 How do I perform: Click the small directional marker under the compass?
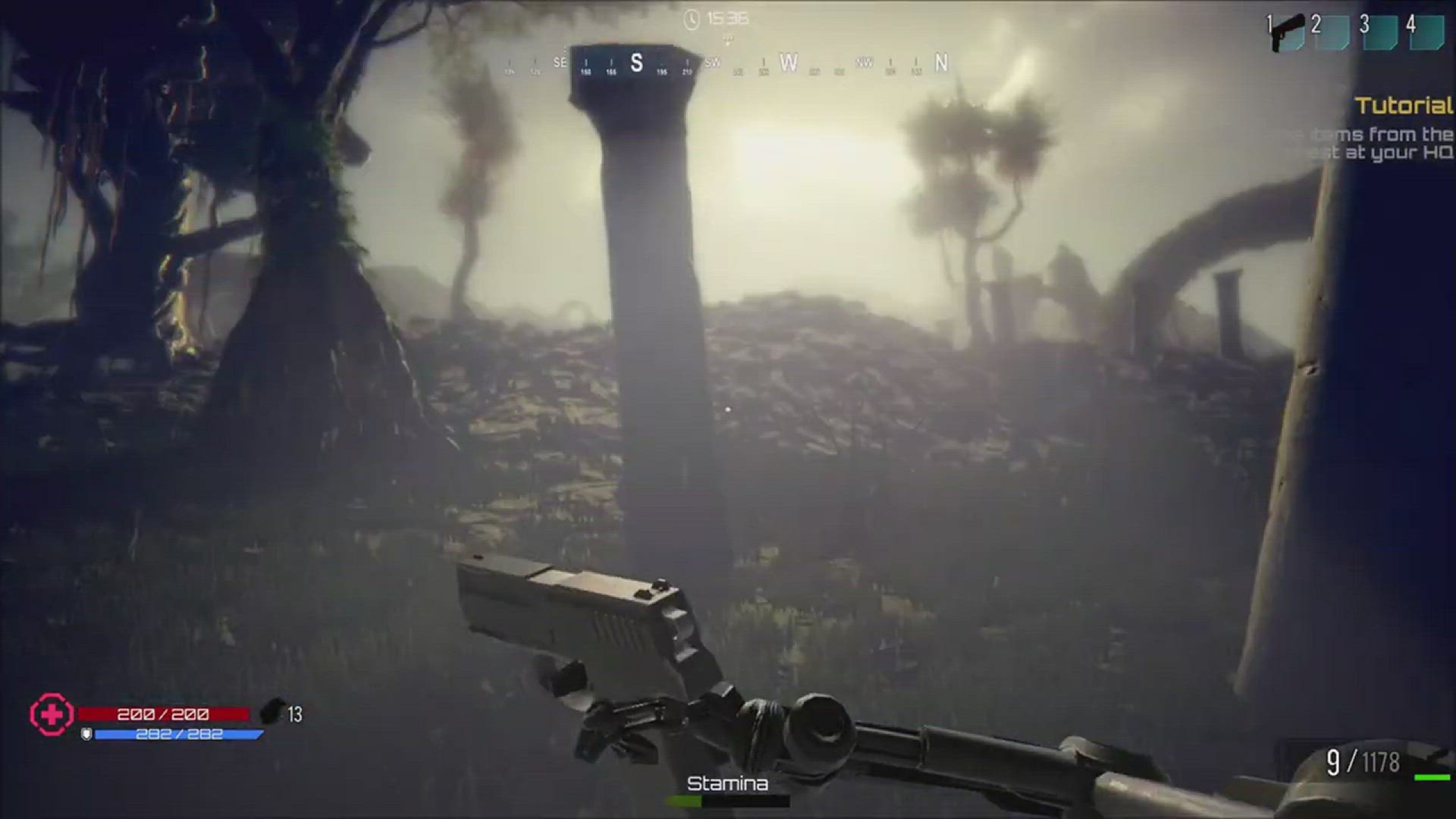click(728, 41)
